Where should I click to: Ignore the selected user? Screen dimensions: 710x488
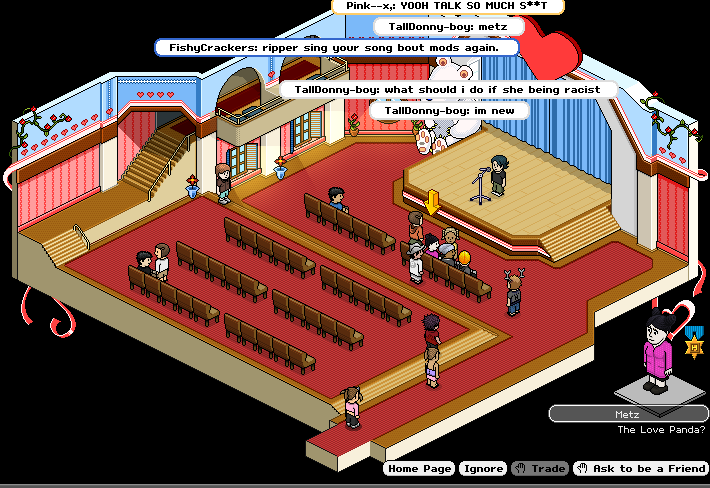coord(484,468)
